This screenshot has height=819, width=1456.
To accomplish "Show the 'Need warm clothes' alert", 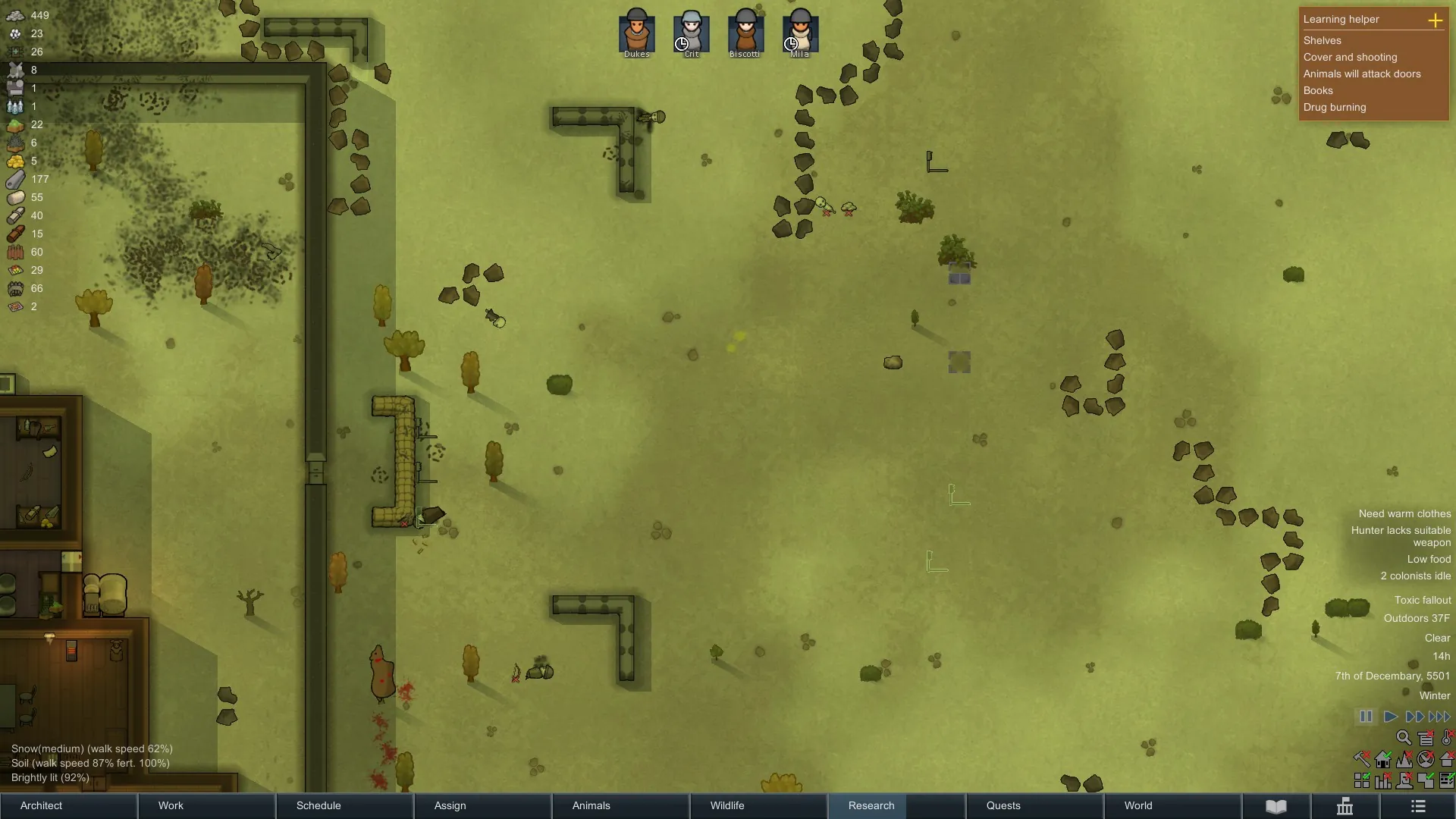I will [x=1404, y=513].
